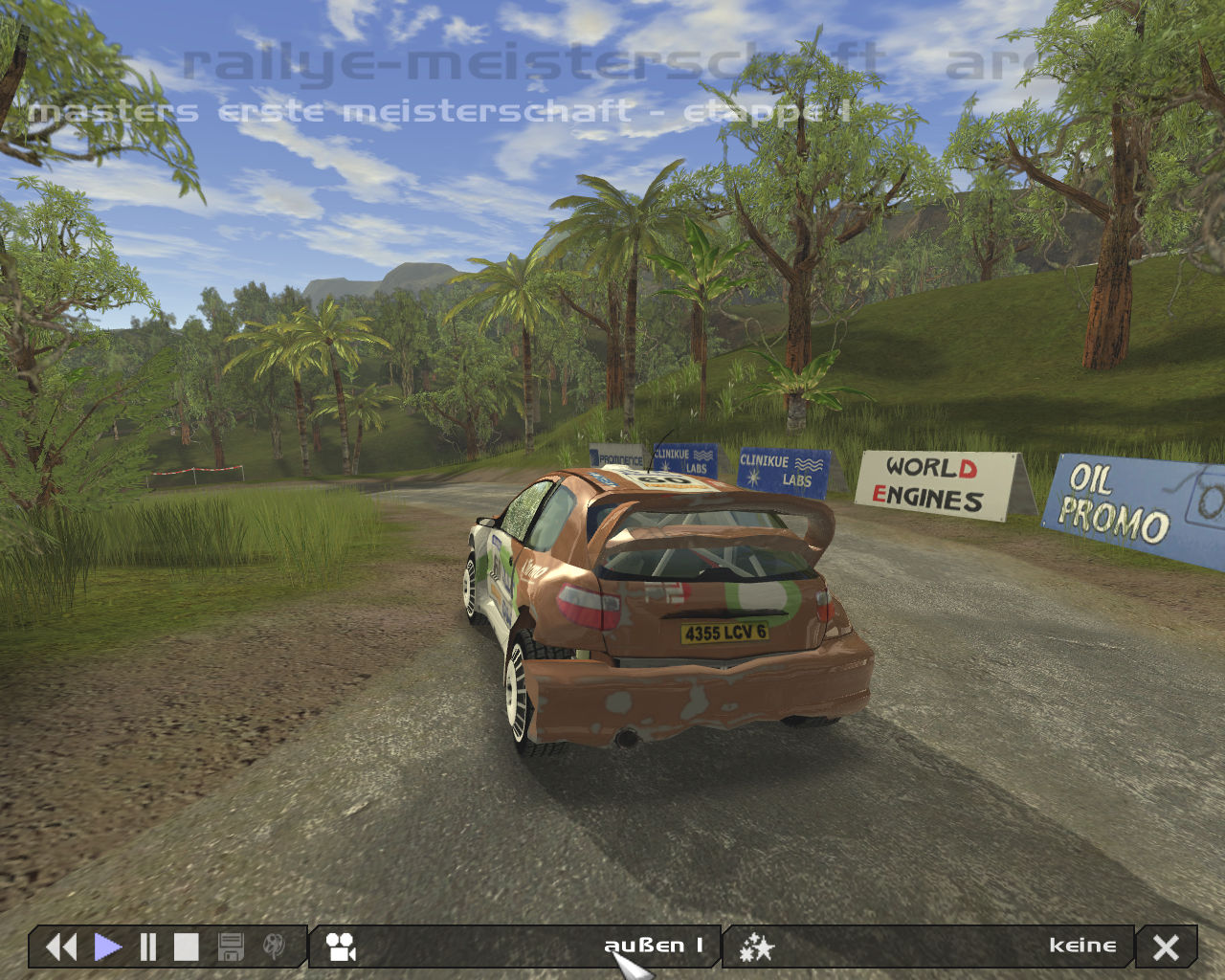Save the replay with the floppy disk icon
Viewport: 1225px width, 980px height.
(231, 947)
